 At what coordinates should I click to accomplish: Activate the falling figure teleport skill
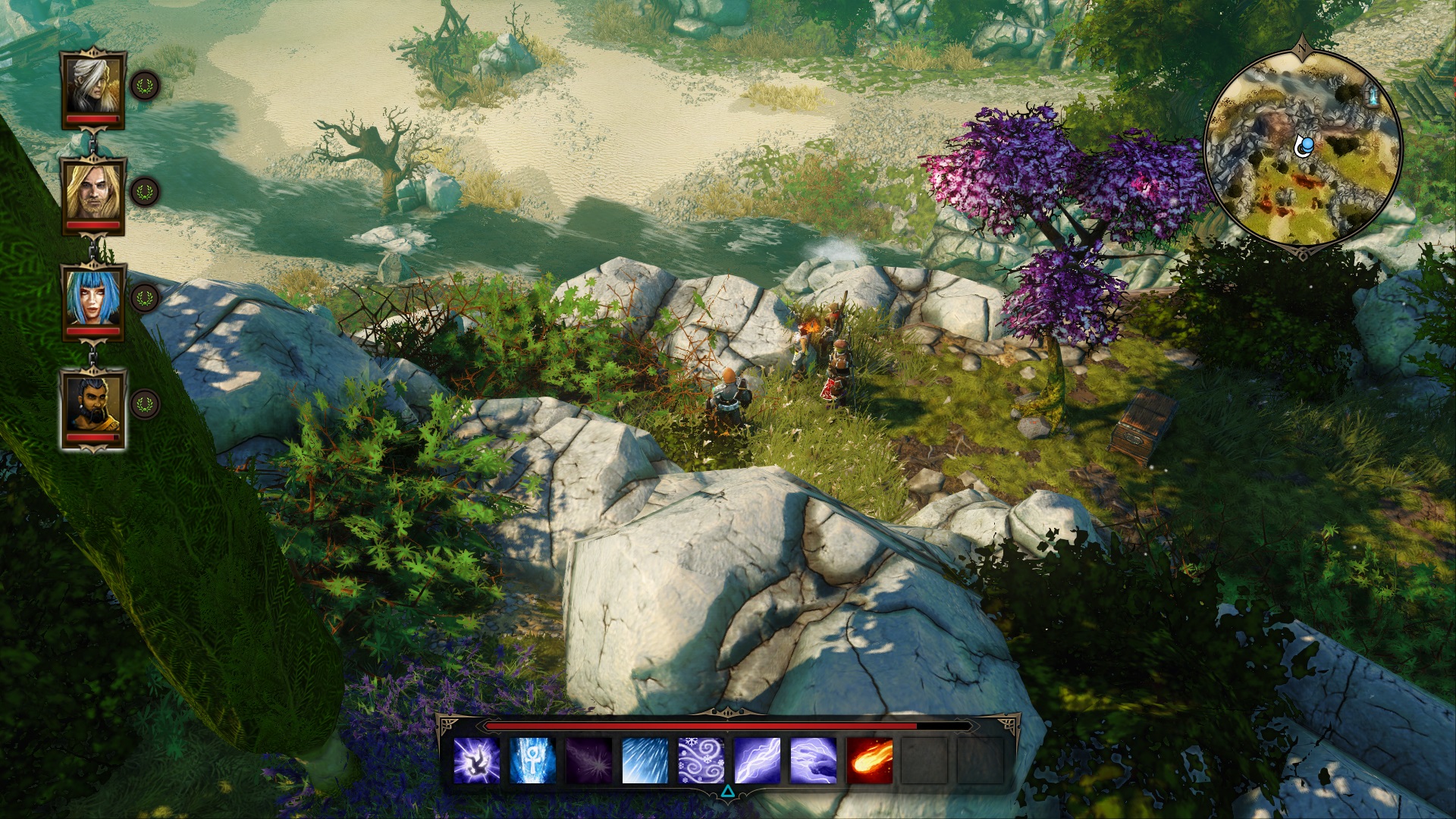[477, 760]
